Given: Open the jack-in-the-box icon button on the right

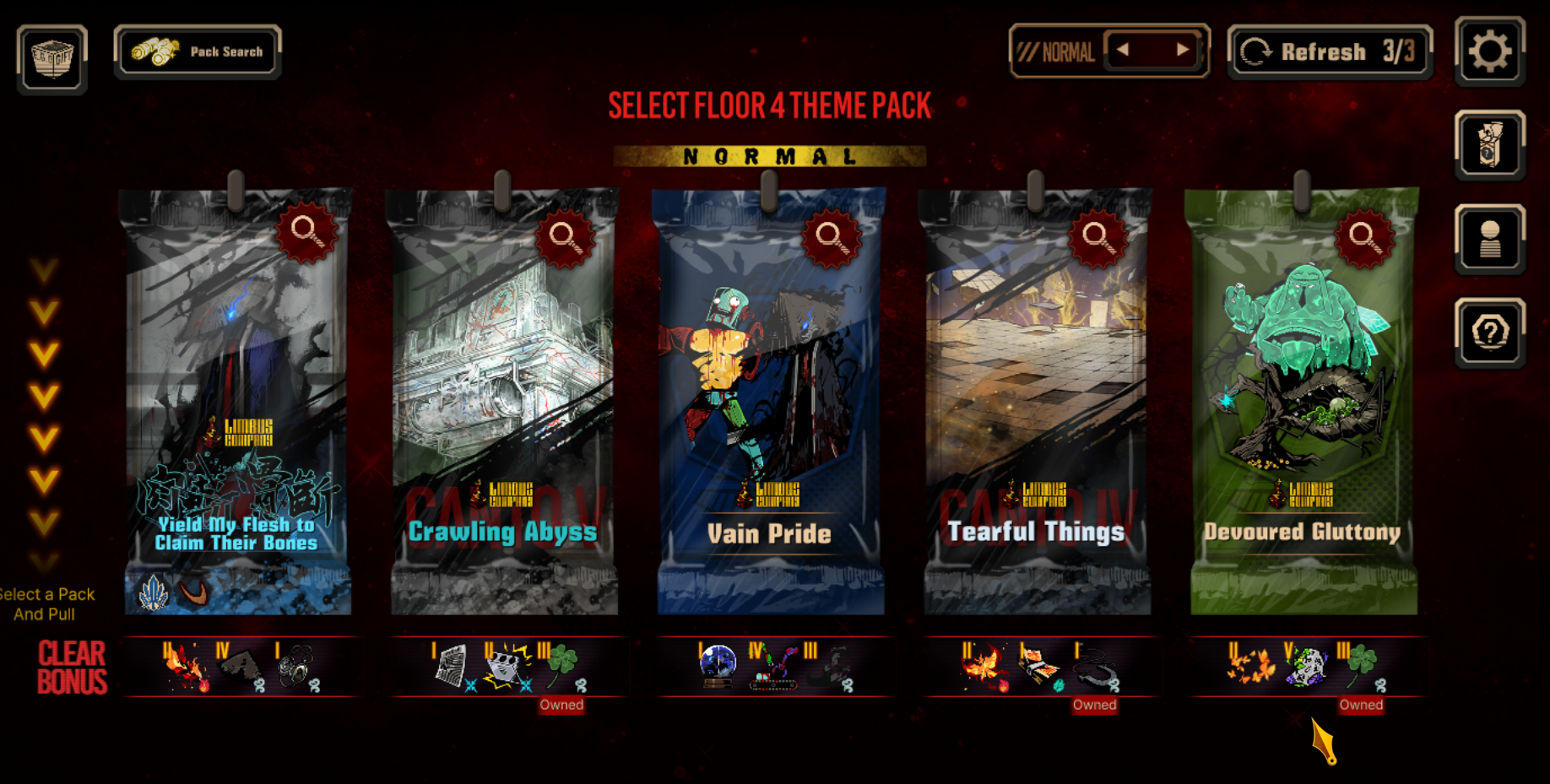Looking at the screenshot, I should tap(1489, 145).
